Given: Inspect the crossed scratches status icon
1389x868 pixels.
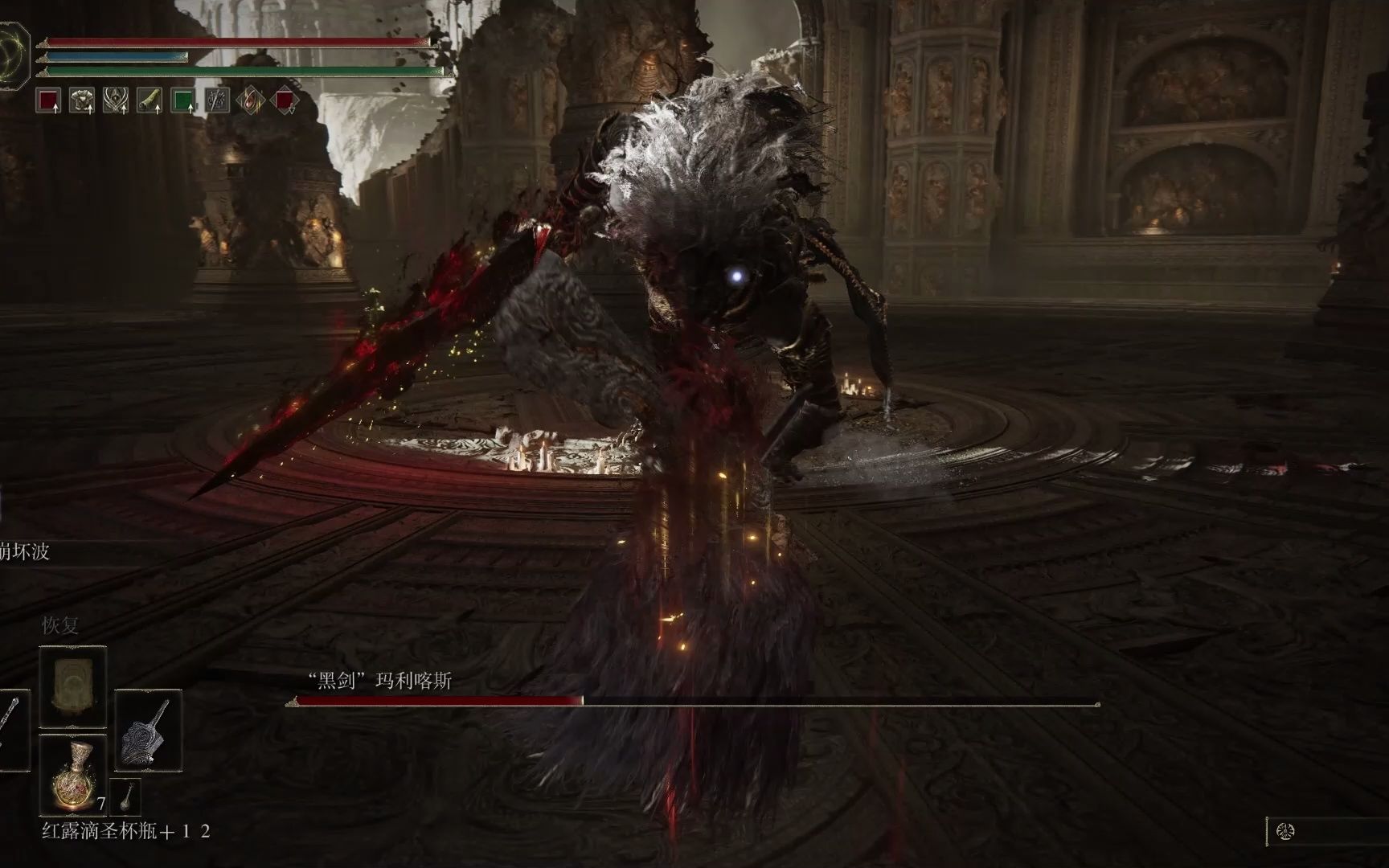Looking at the screenshot, I should click(217, 100).
